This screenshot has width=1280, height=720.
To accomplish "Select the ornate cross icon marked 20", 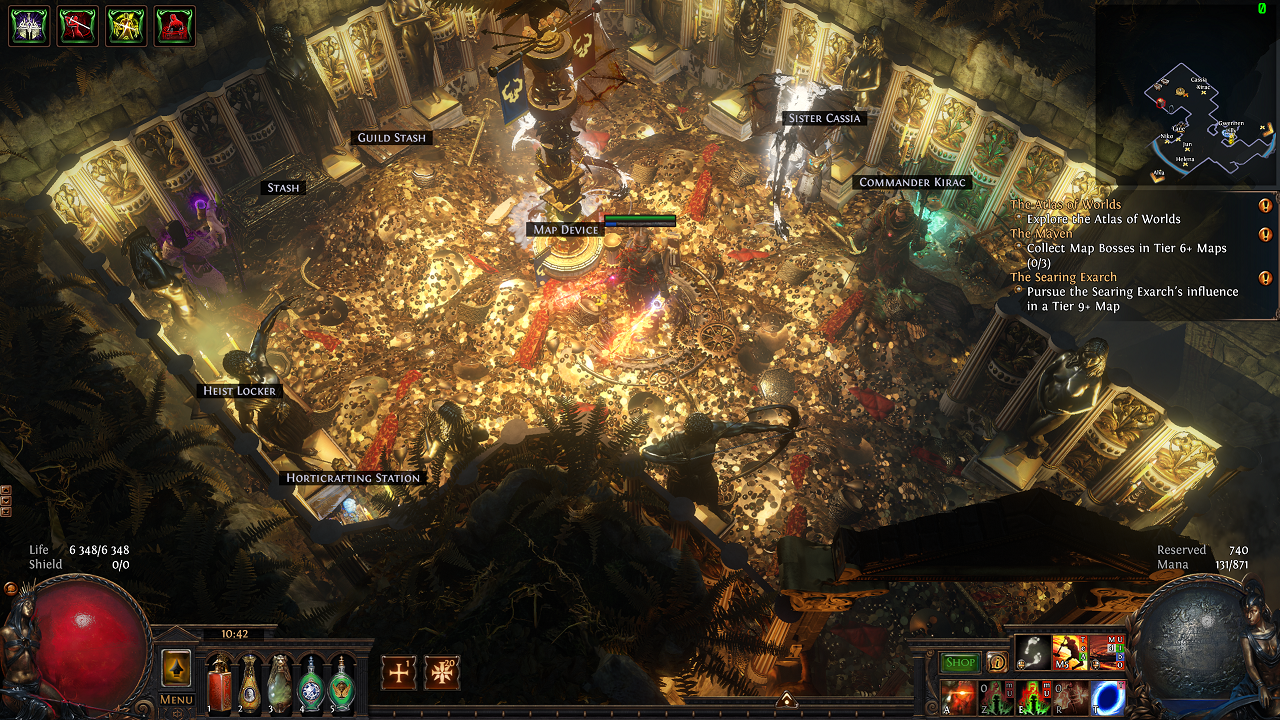I will pos(442,673).
